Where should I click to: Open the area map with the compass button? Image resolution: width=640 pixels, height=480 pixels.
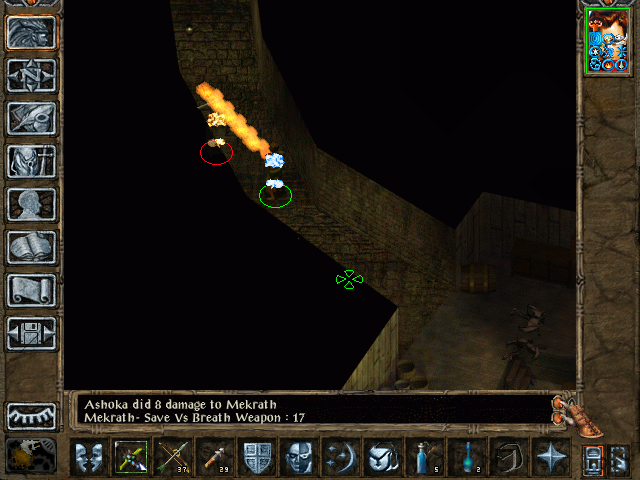(32, 75)
